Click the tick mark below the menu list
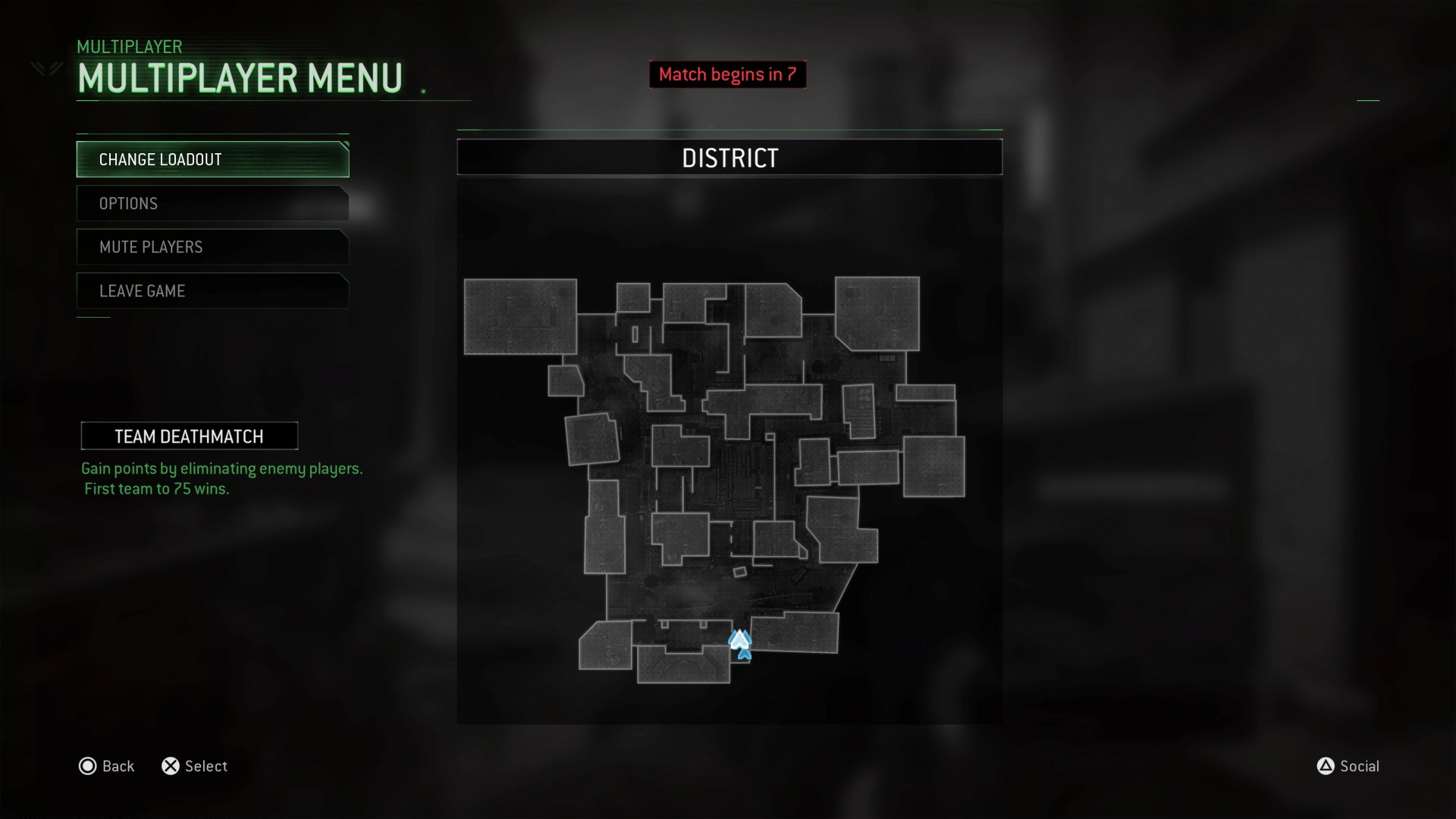The height and width of the screenshot is (819, 1456). click(93, 317)
